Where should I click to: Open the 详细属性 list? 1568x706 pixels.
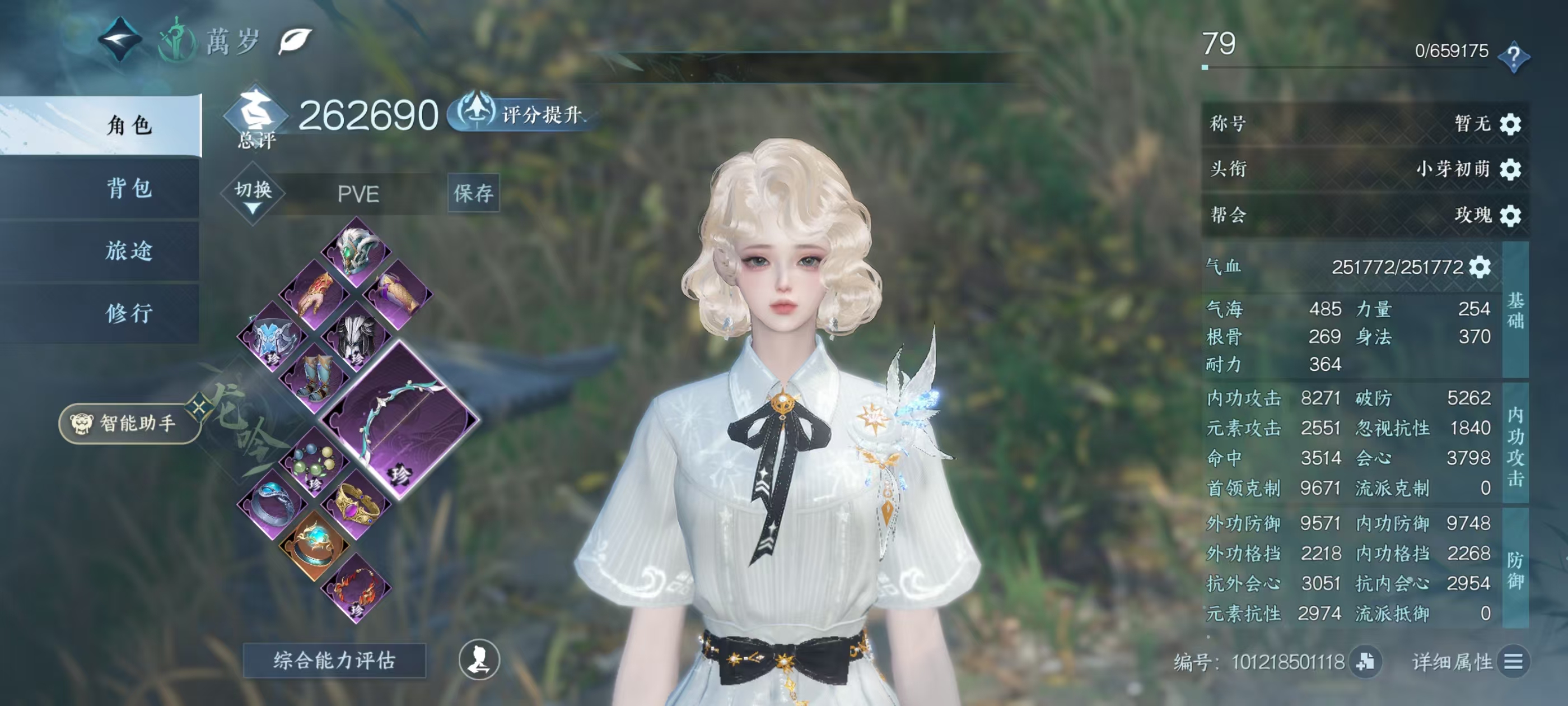1513,662
